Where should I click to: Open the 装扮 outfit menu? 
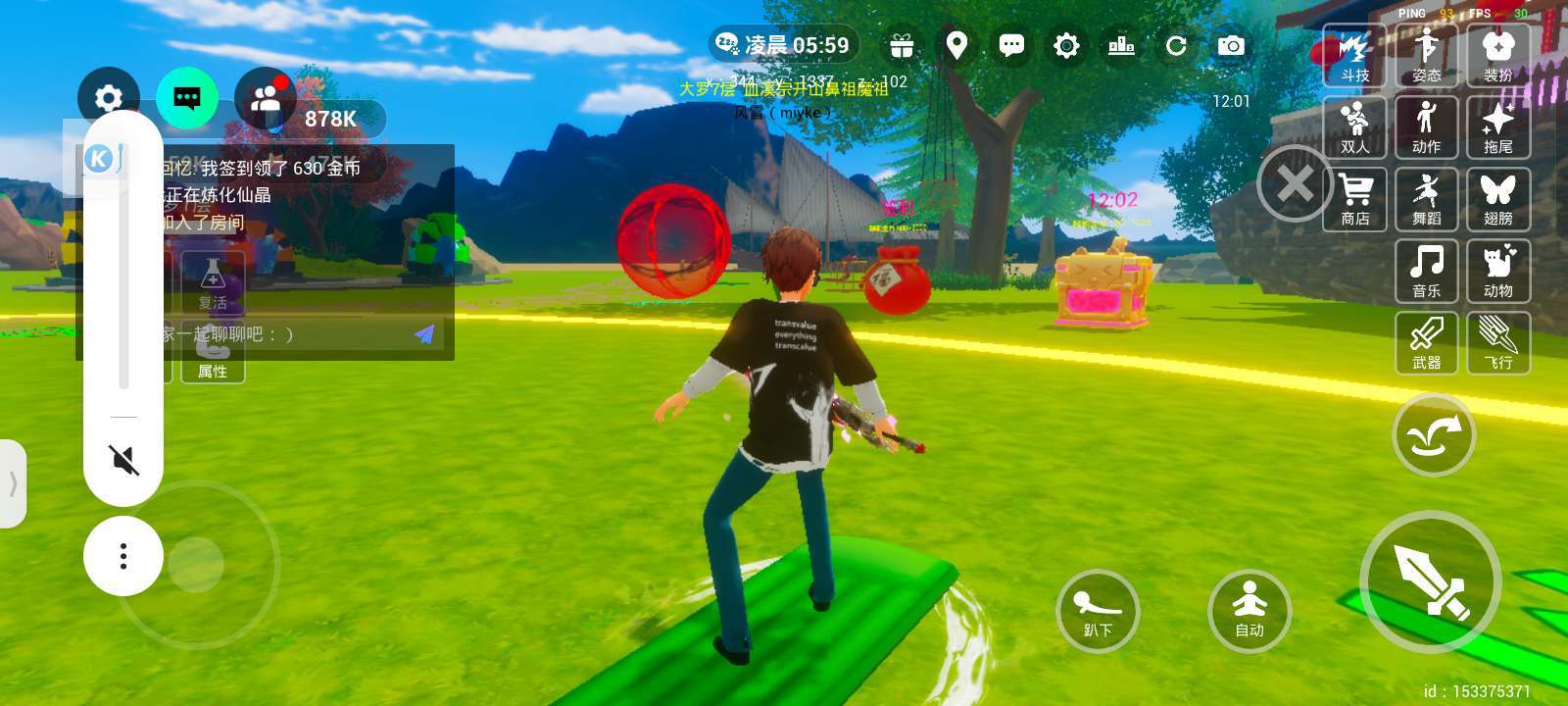pos(1497,56)
